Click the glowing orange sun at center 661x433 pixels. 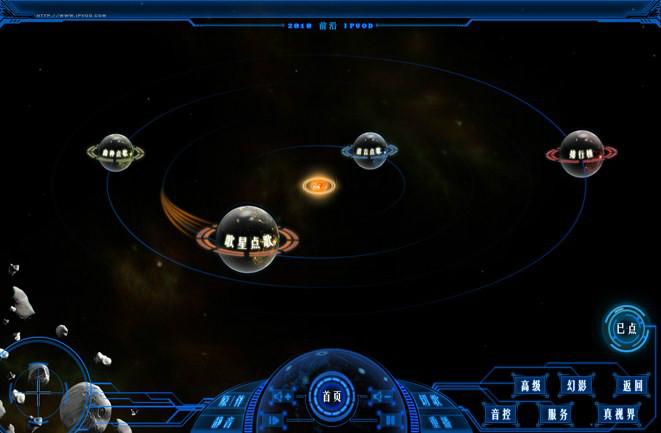[x=318, y=185]
